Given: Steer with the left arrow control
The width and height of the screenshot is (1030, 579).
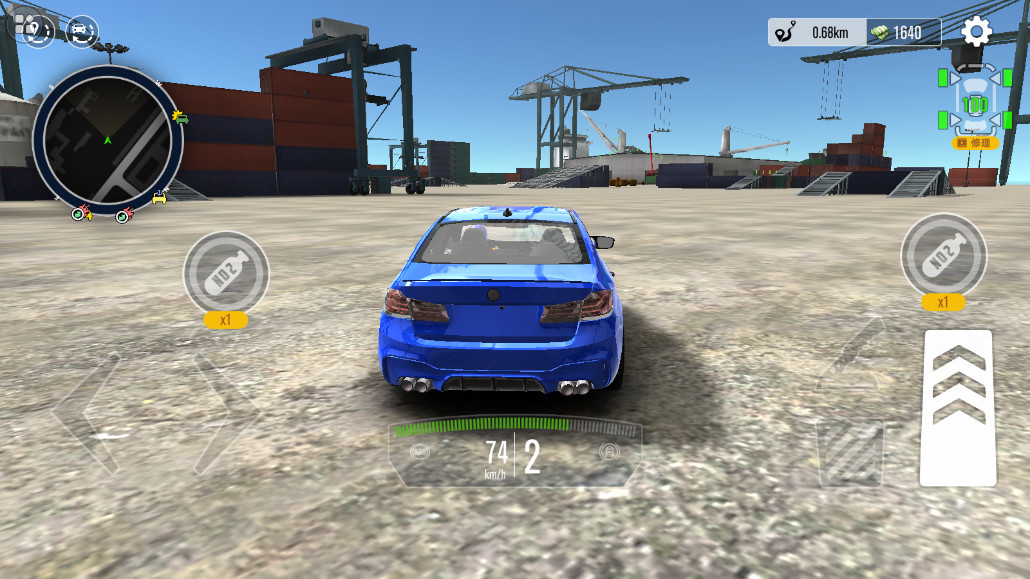Looking at the screenshot, I should coord(90,411).
